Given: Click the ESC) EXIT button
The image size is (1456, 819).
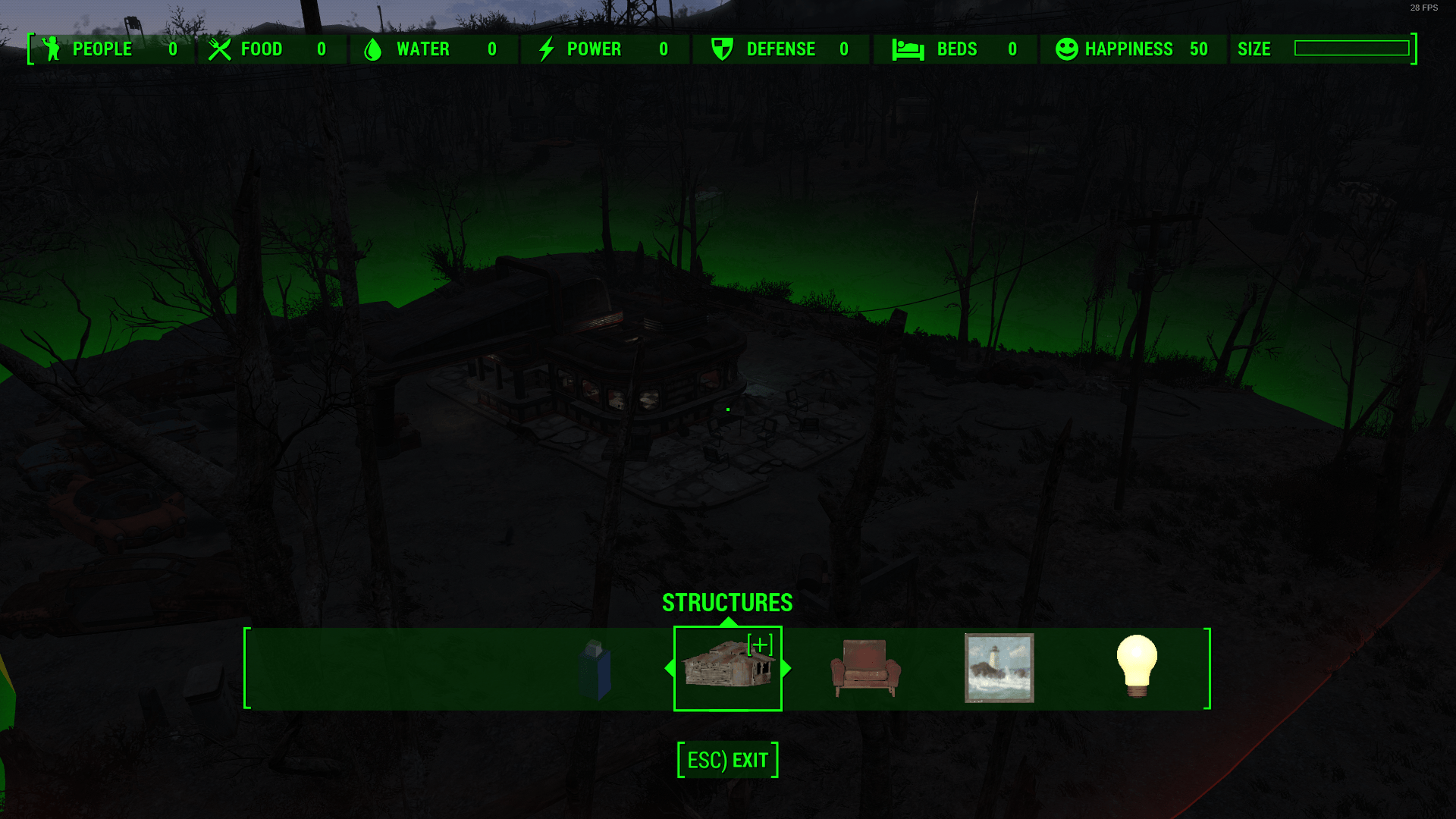Looking at the screenshot, I should [727, 760].
